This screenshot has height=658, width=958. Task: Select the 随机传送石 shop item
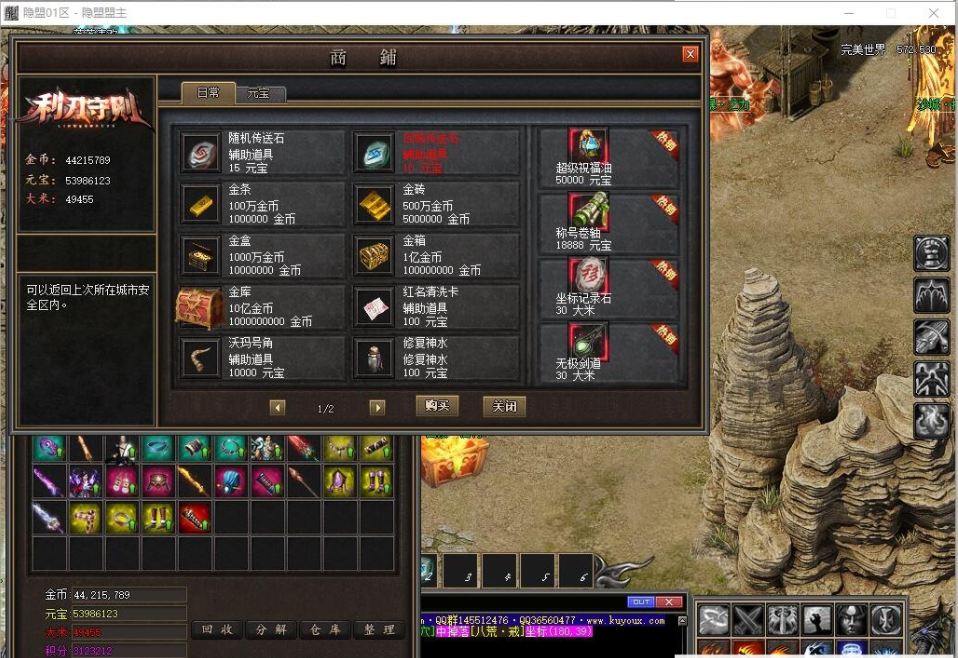point(262,153)
